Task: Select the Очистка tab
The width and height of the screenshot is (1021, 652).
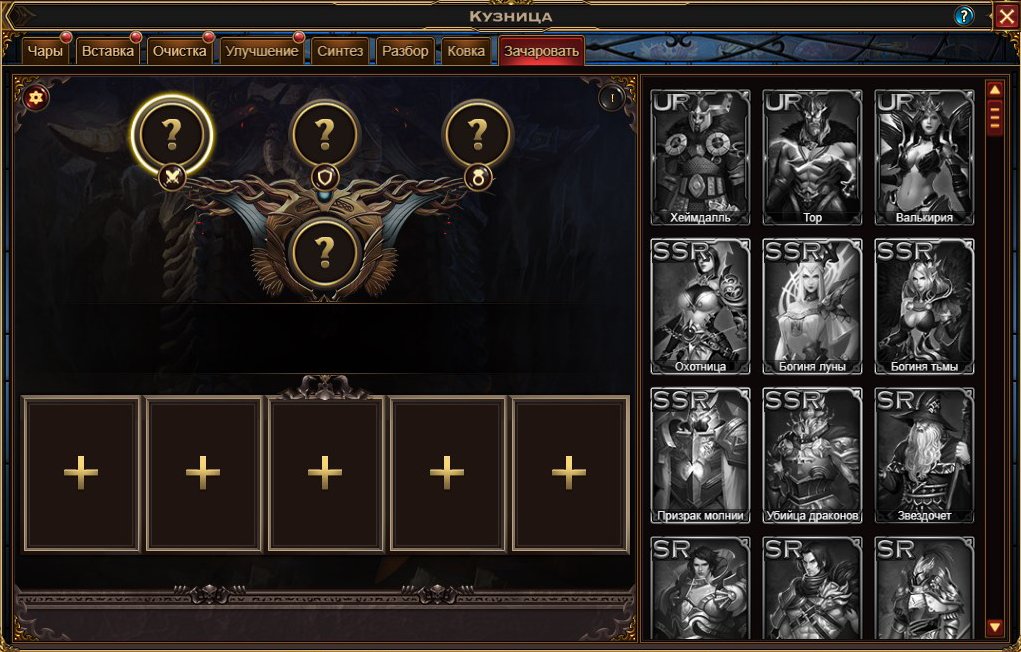Action: (x=179, y=52)
